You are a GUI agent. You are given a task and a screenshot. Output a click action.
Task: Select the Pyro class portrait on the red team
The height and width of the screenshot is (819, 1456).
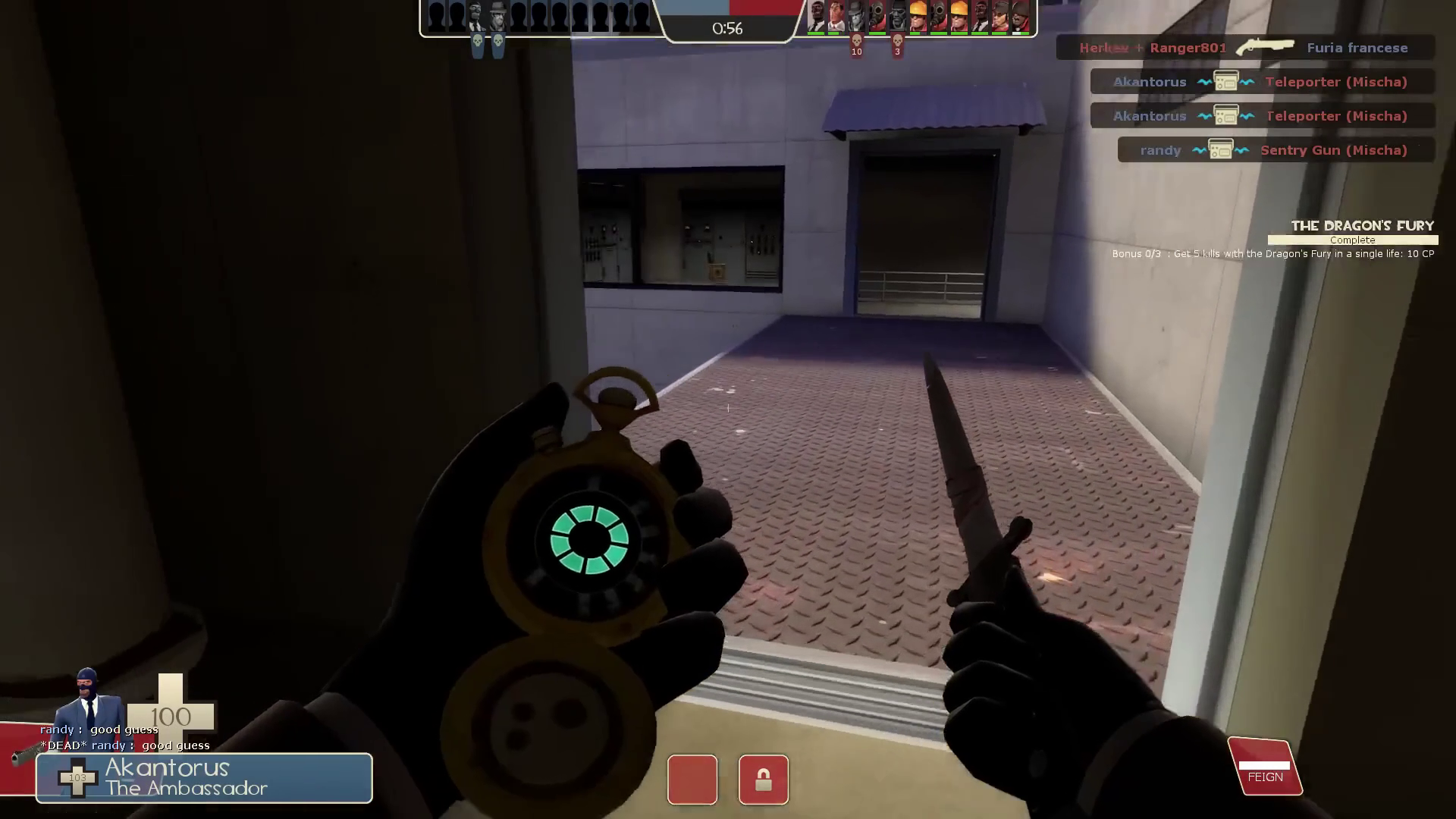click(877, 17)
